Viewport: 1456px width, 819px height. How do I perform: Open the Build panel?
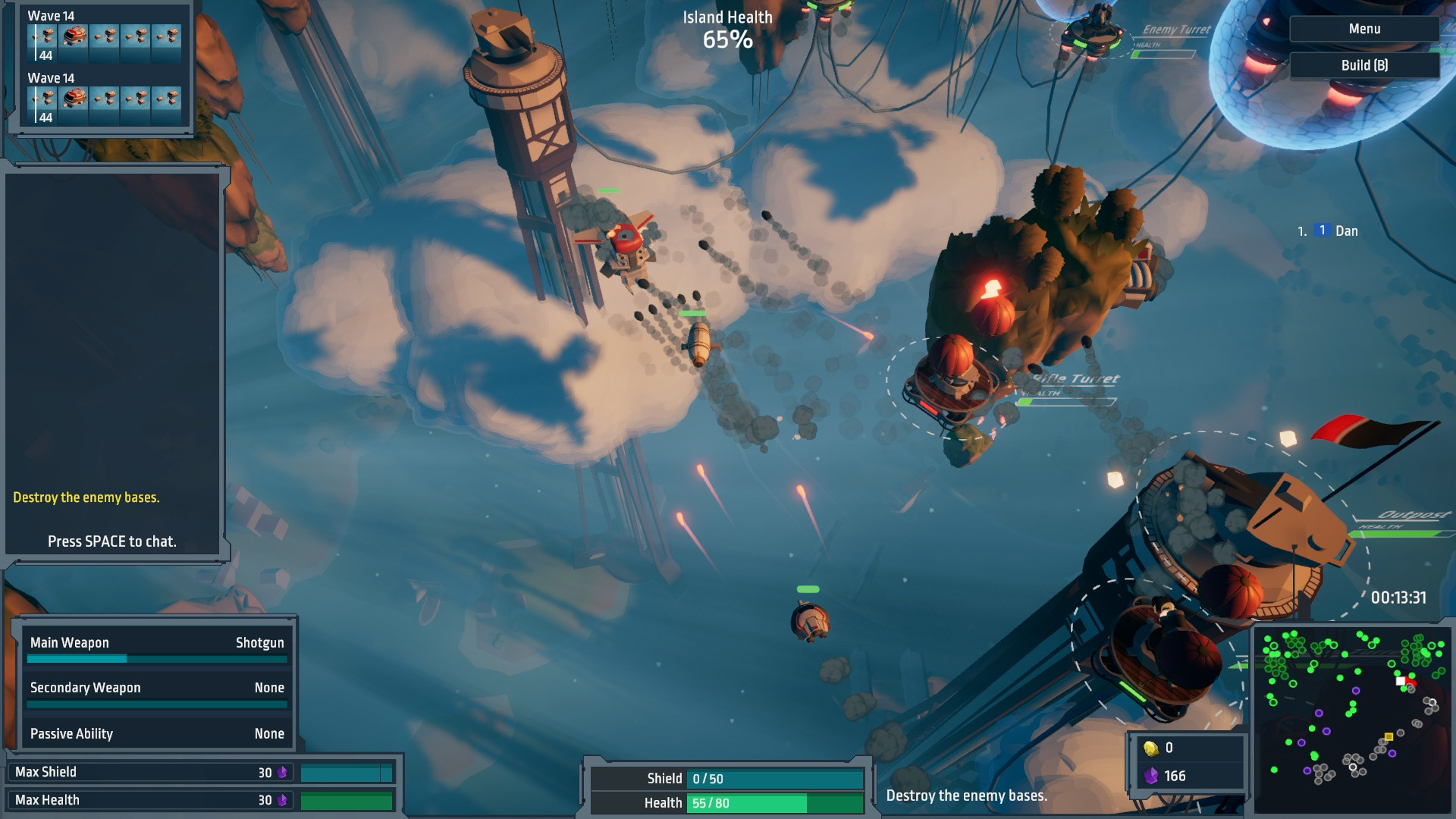click(1363, 65)
